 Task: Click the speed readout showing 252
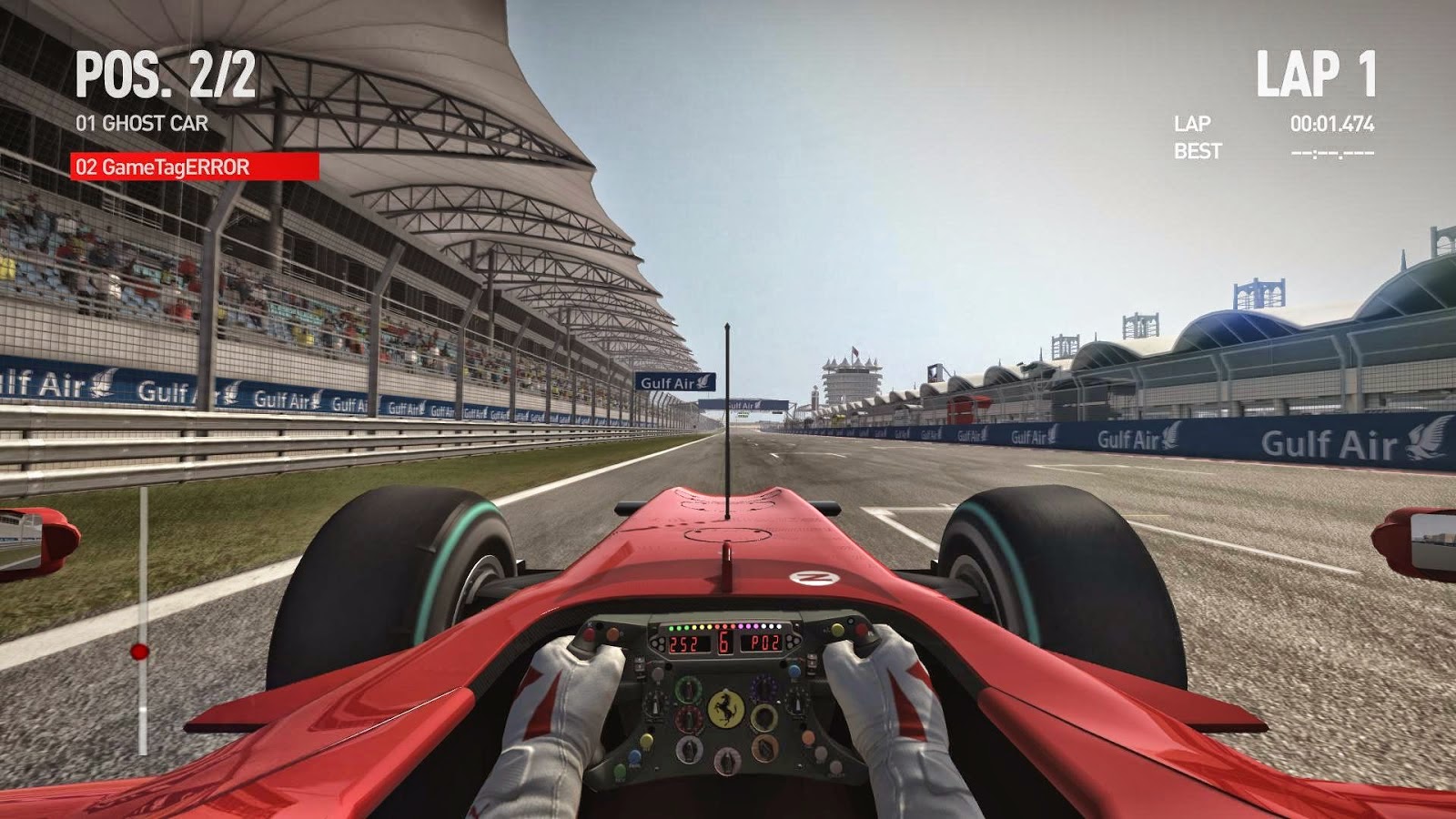coord(682,642)
